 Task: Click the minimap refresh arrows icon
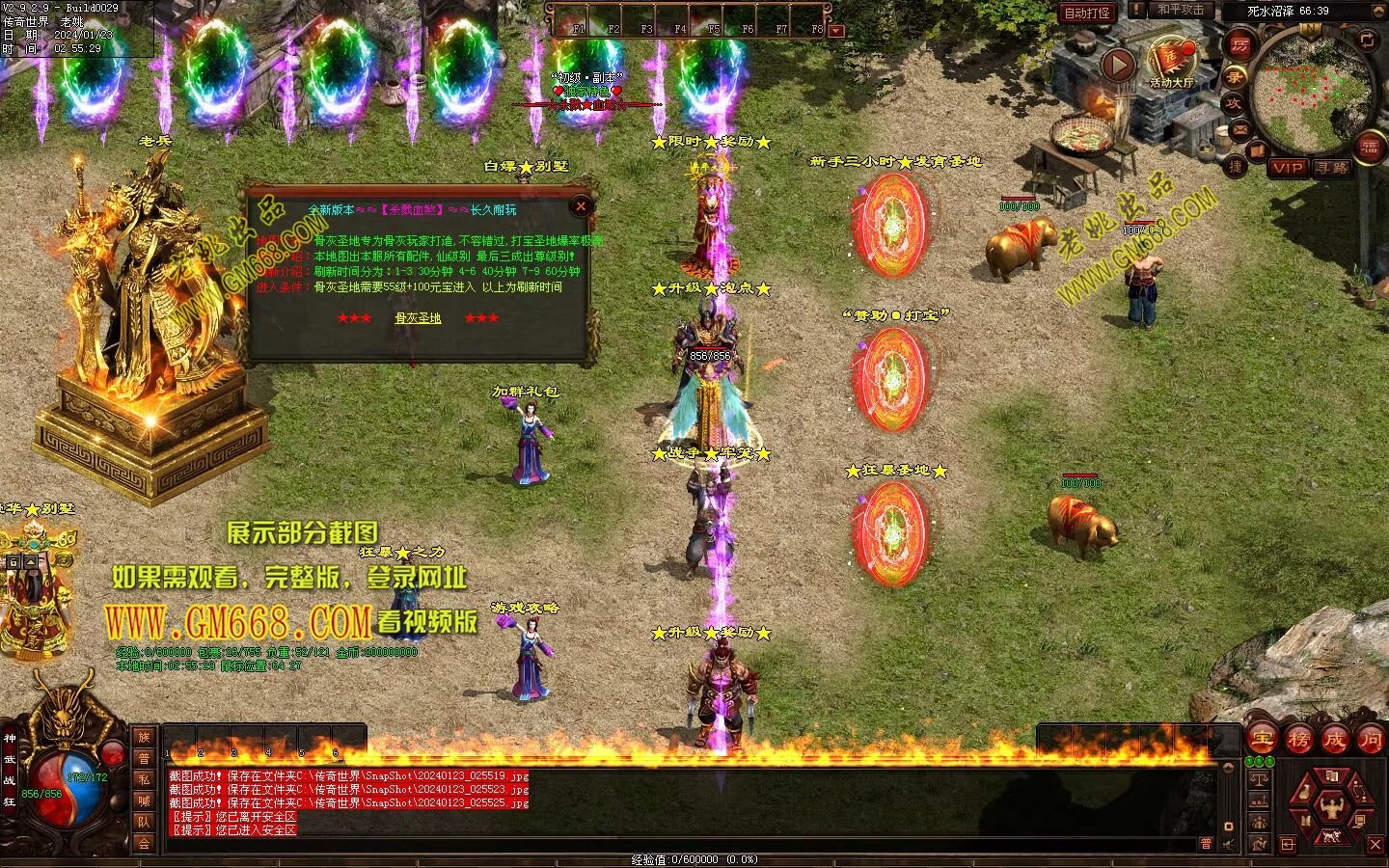point(1368,40)
